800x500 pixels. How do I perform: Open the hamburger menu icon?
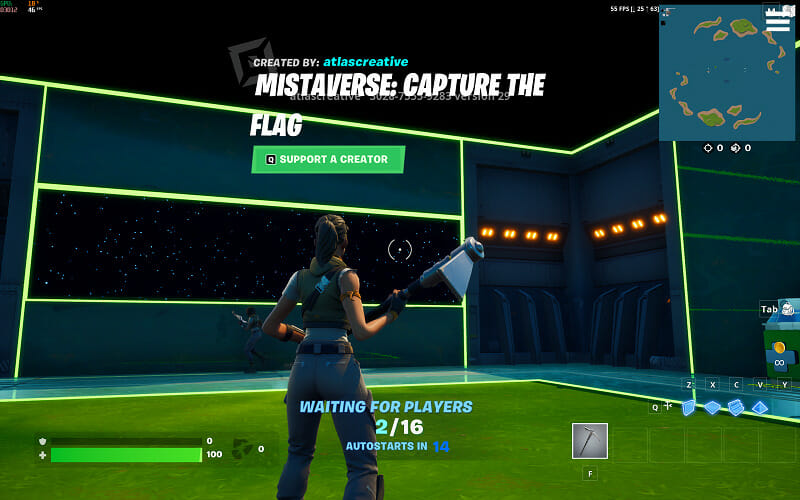(x=777, y=20)
